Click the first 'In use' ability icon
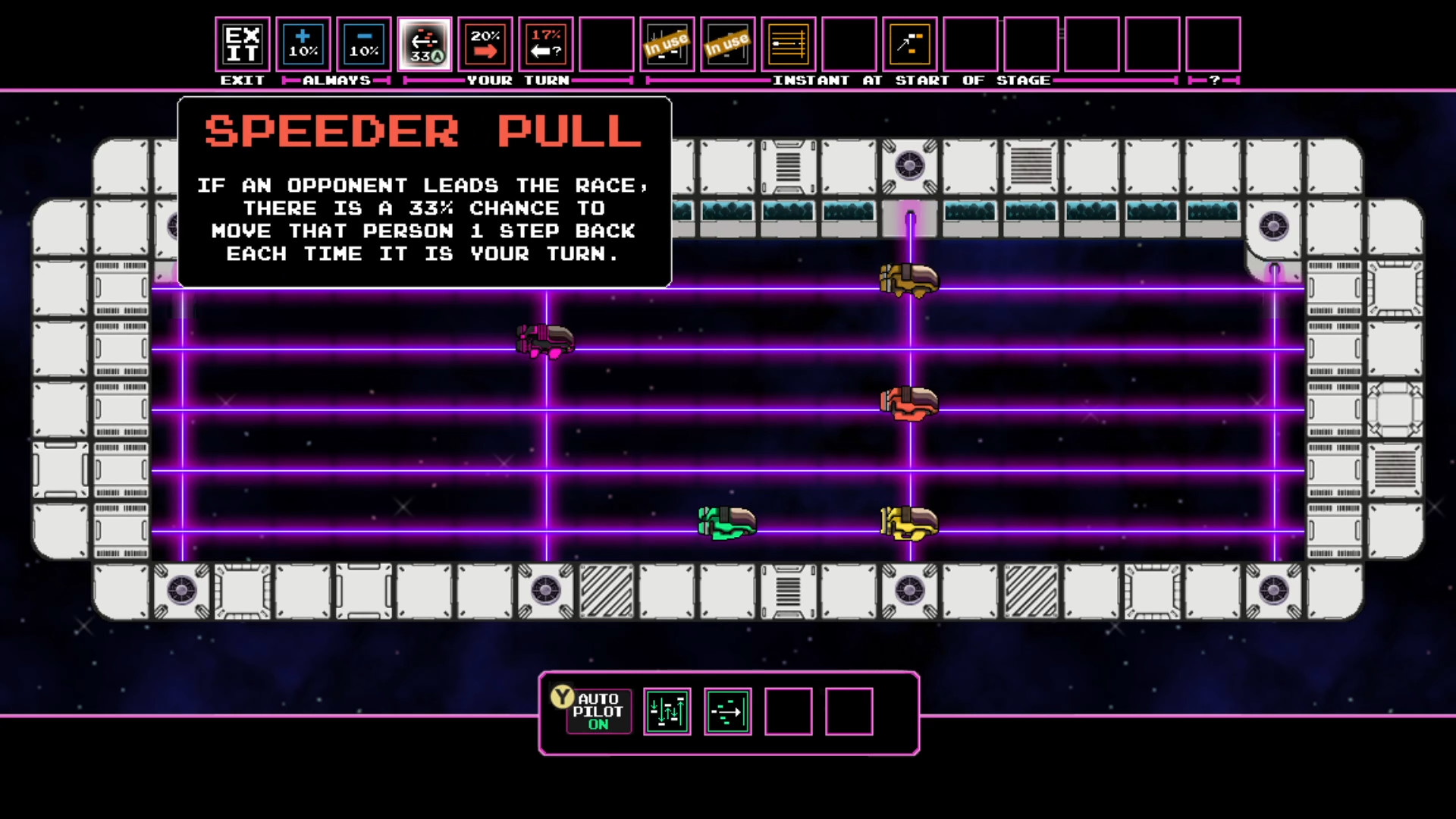Screen dimensions: 1456x819 [667, 44]
